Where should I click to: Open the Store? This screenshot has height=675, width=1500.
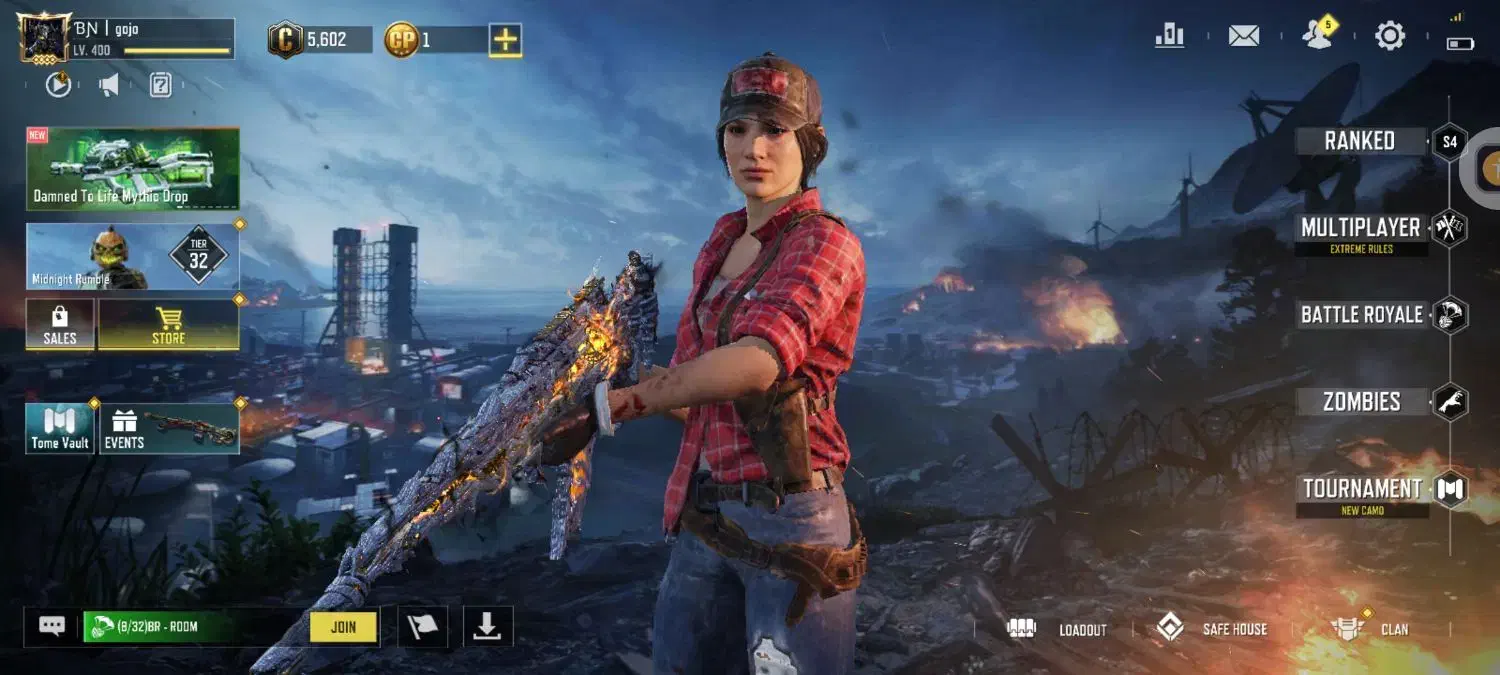point(168,325)
